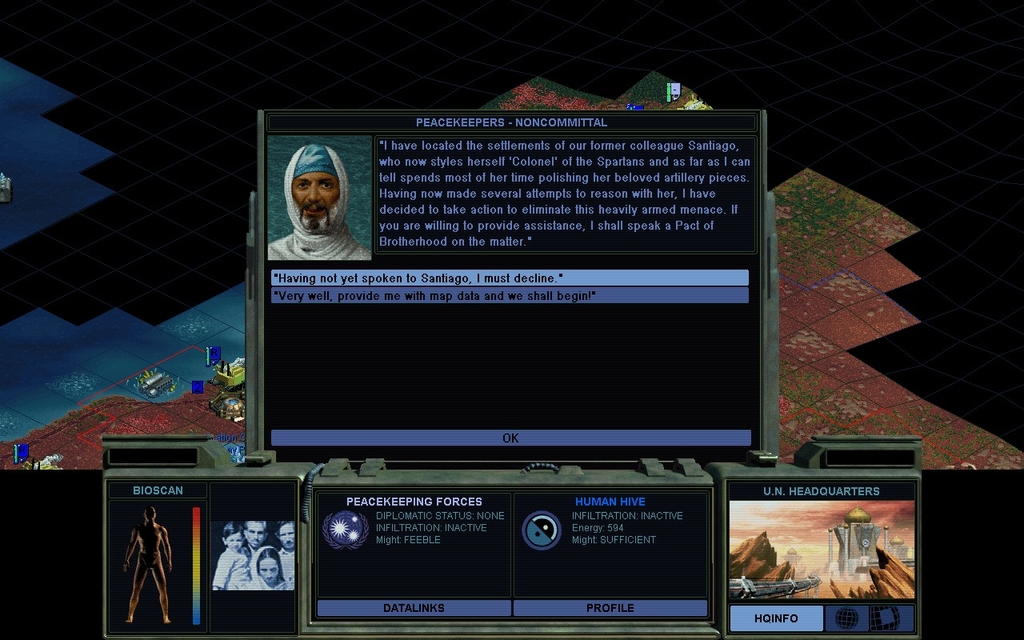Image resolution: width=1024 pixels, height=640 pixels.
Task: Click the Peacekeepers leader portrait
Action: pyautogui.click(x=320, y=198)
